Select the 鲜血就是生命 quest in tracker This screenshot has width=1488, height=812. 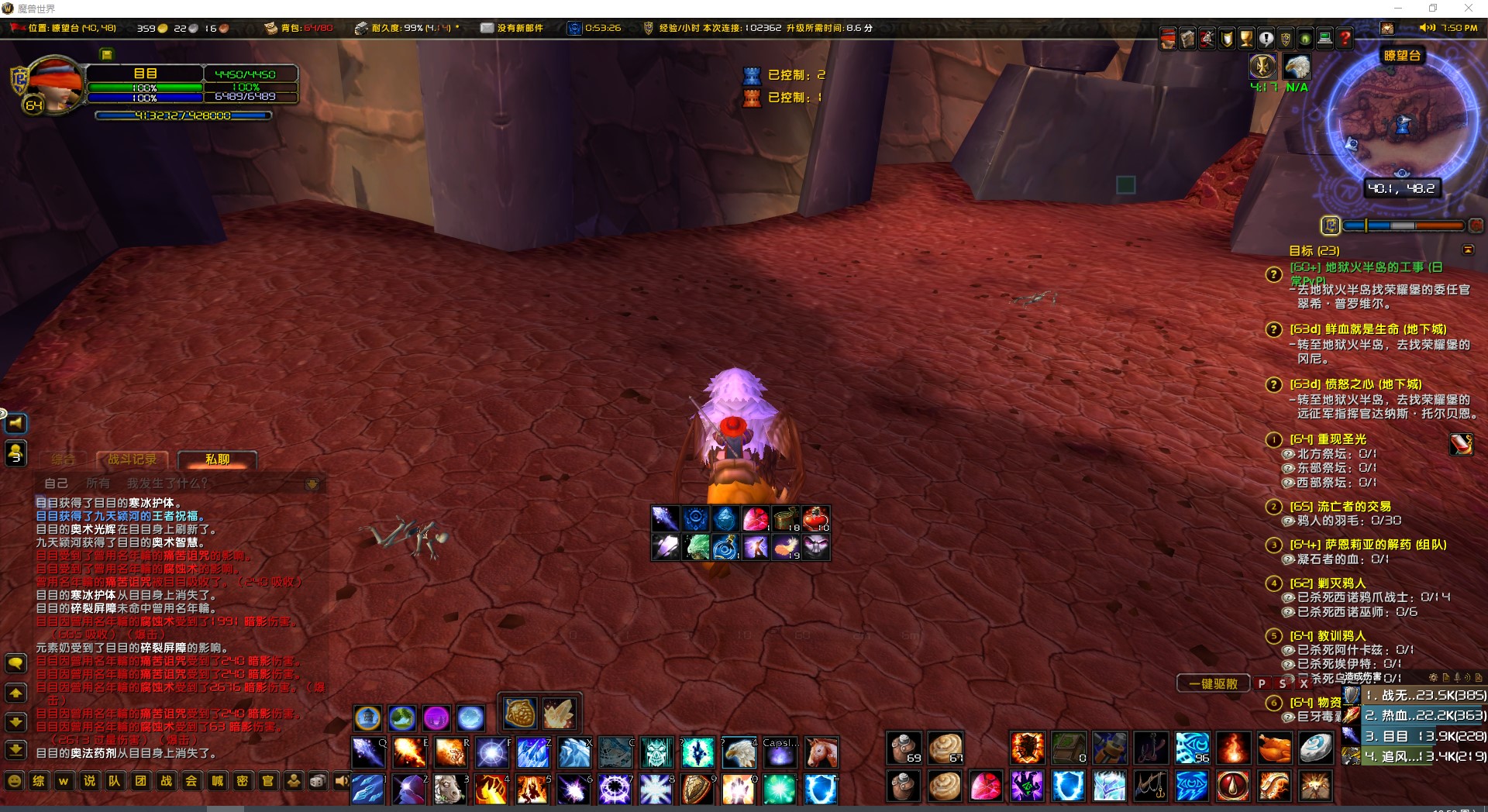[1367, 329]
